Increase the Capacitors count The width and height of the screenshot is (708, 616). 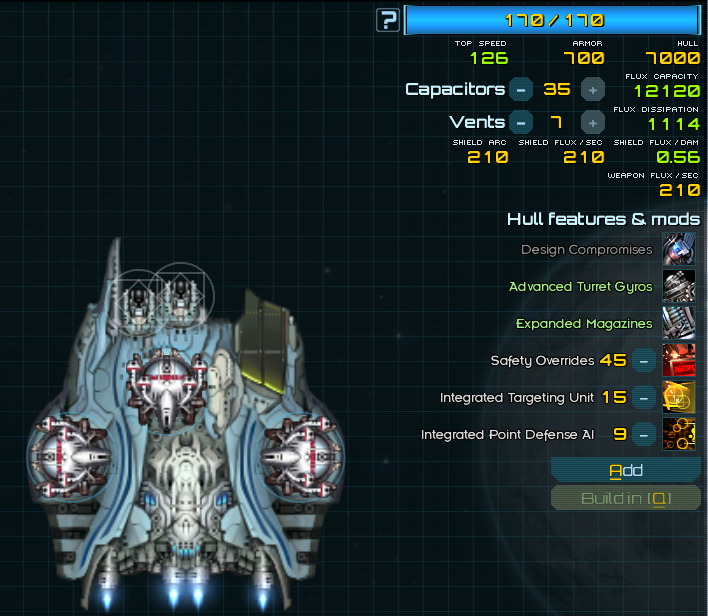593,89
